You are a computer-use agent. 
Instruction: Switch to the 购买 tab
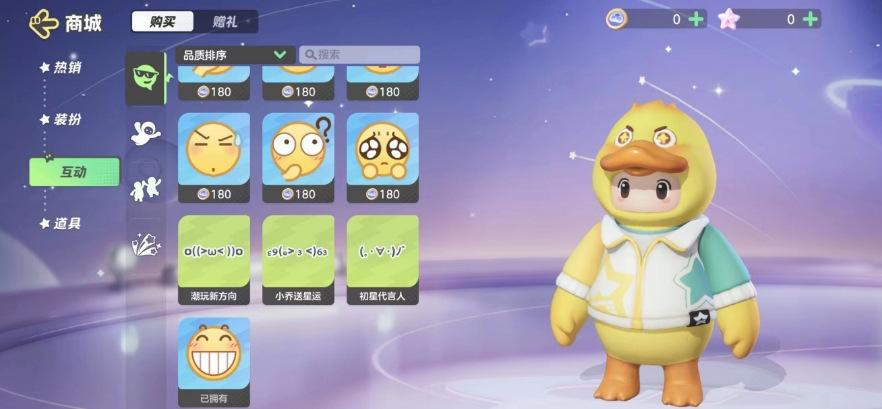[x=164, y=21]
